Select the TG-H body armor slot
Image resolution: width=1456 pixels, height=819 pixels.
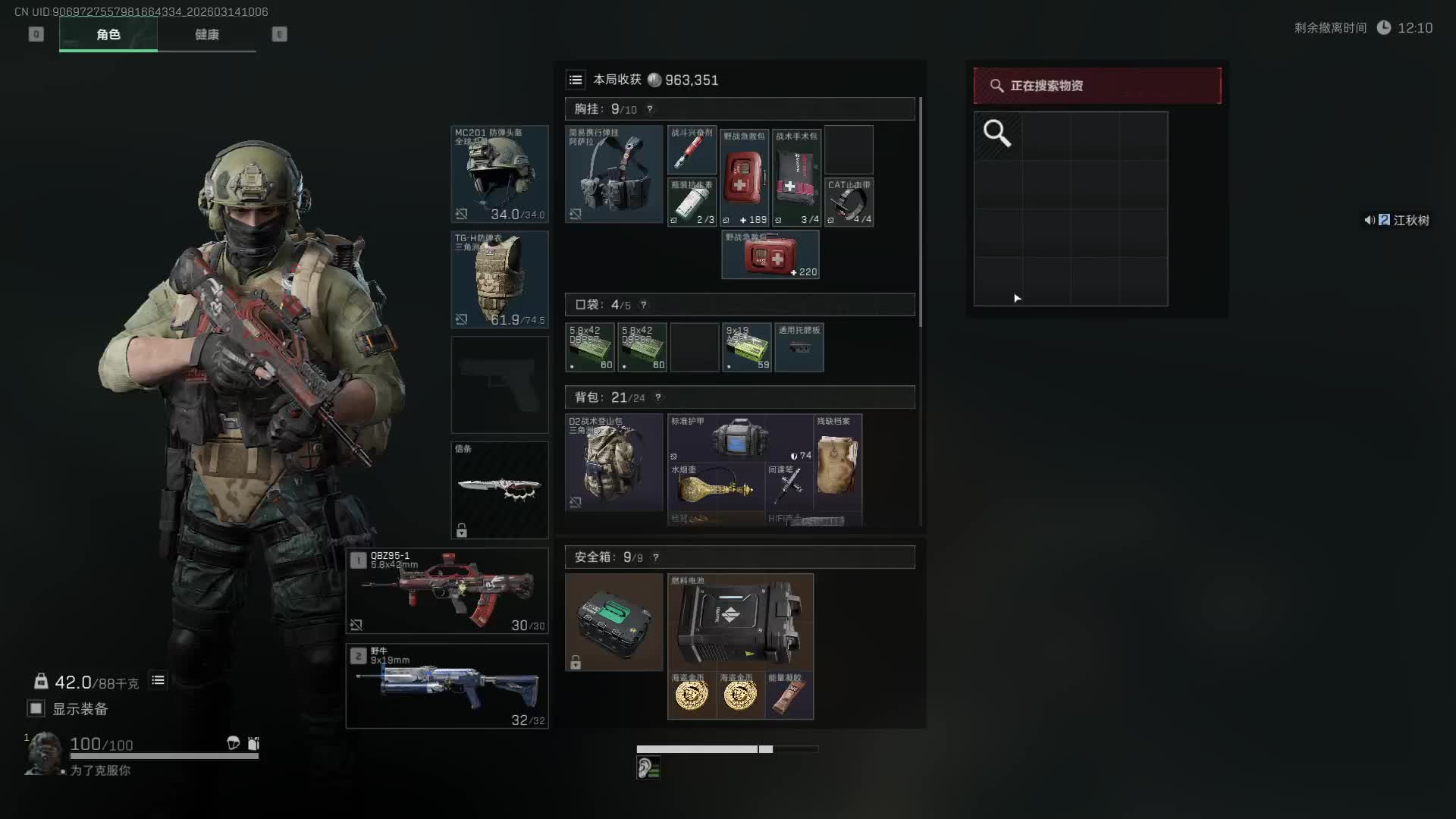click(x=499, y=279)
